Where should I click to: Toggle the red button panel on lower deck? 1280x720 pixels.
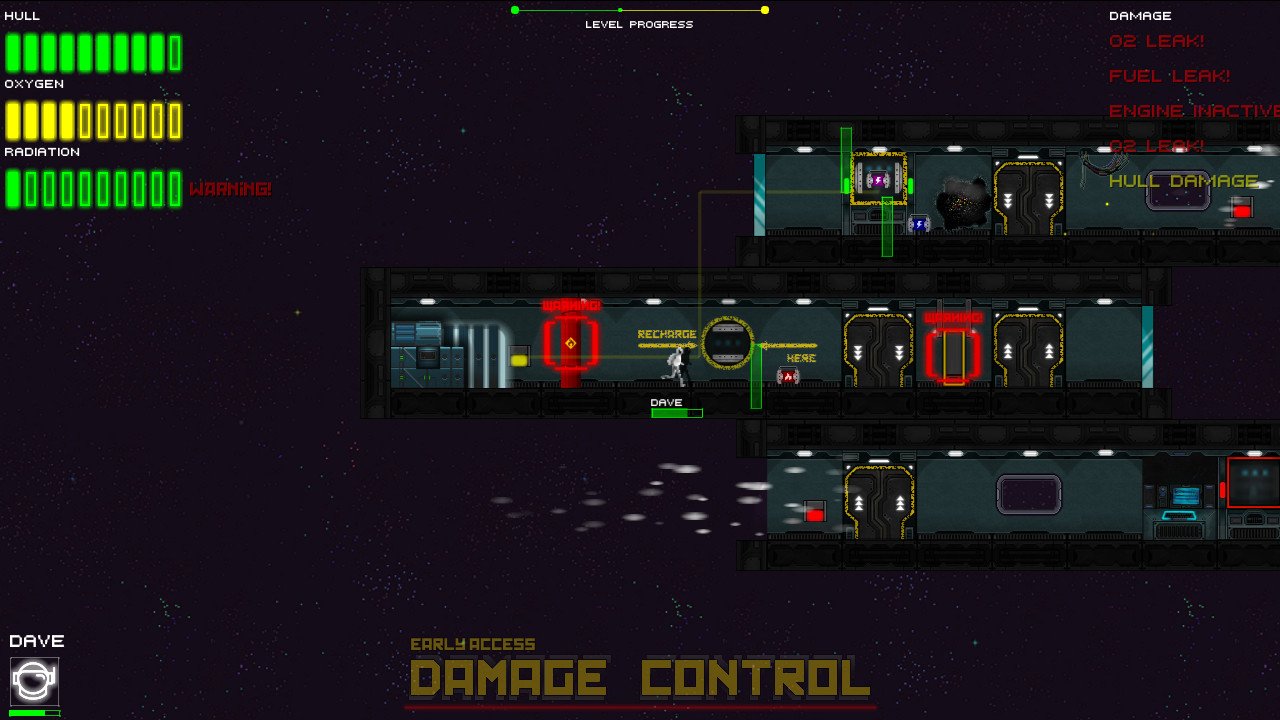814,513
